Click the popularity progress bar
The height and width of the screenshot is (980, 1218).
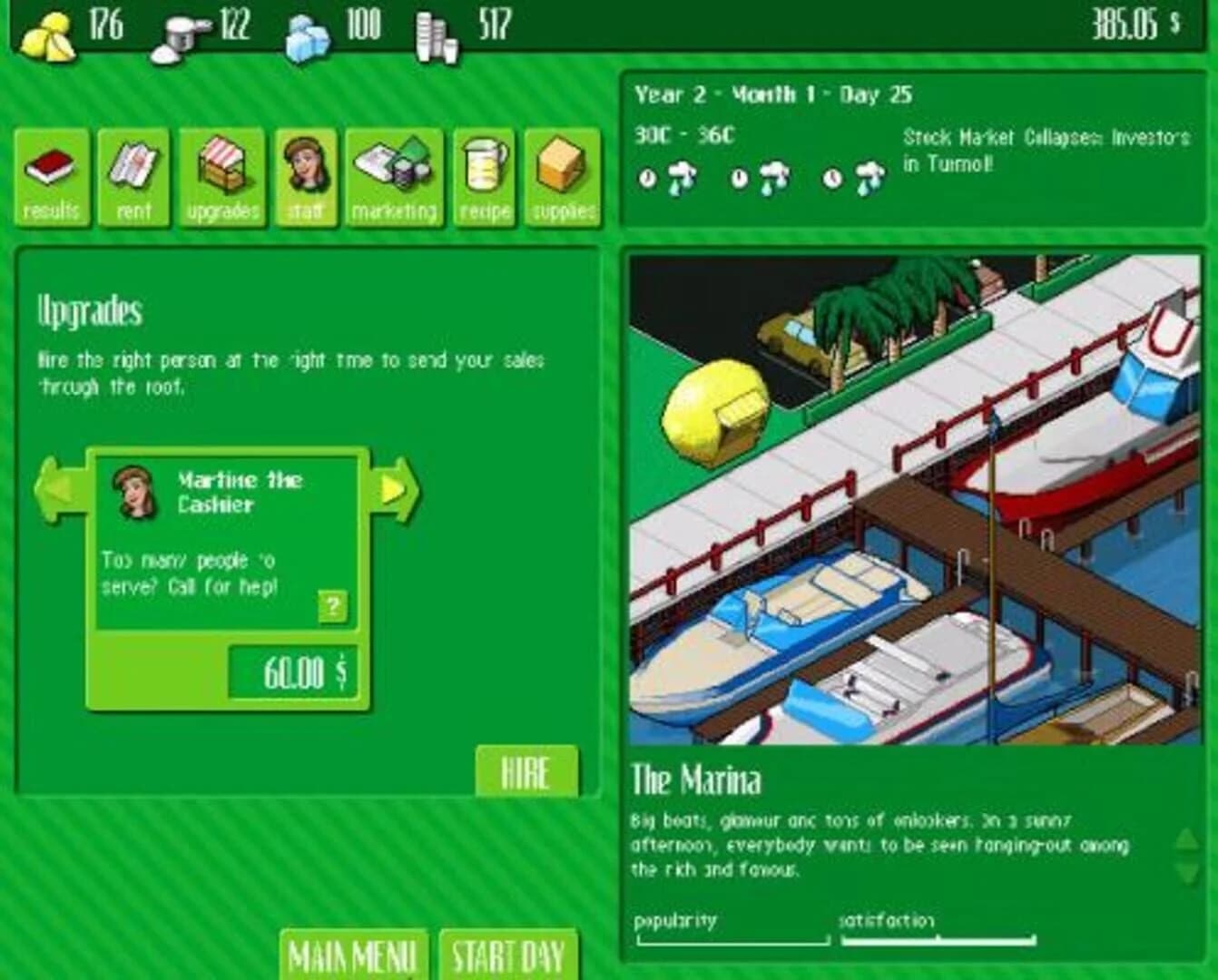coord(731,940)
